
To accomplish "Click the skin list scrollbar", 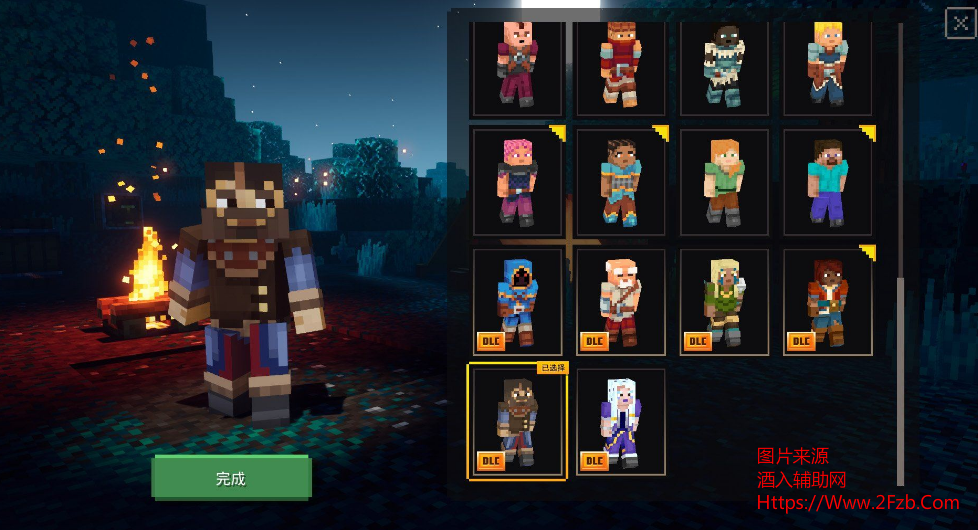I will pyautogui.click(x=900, y=380).
